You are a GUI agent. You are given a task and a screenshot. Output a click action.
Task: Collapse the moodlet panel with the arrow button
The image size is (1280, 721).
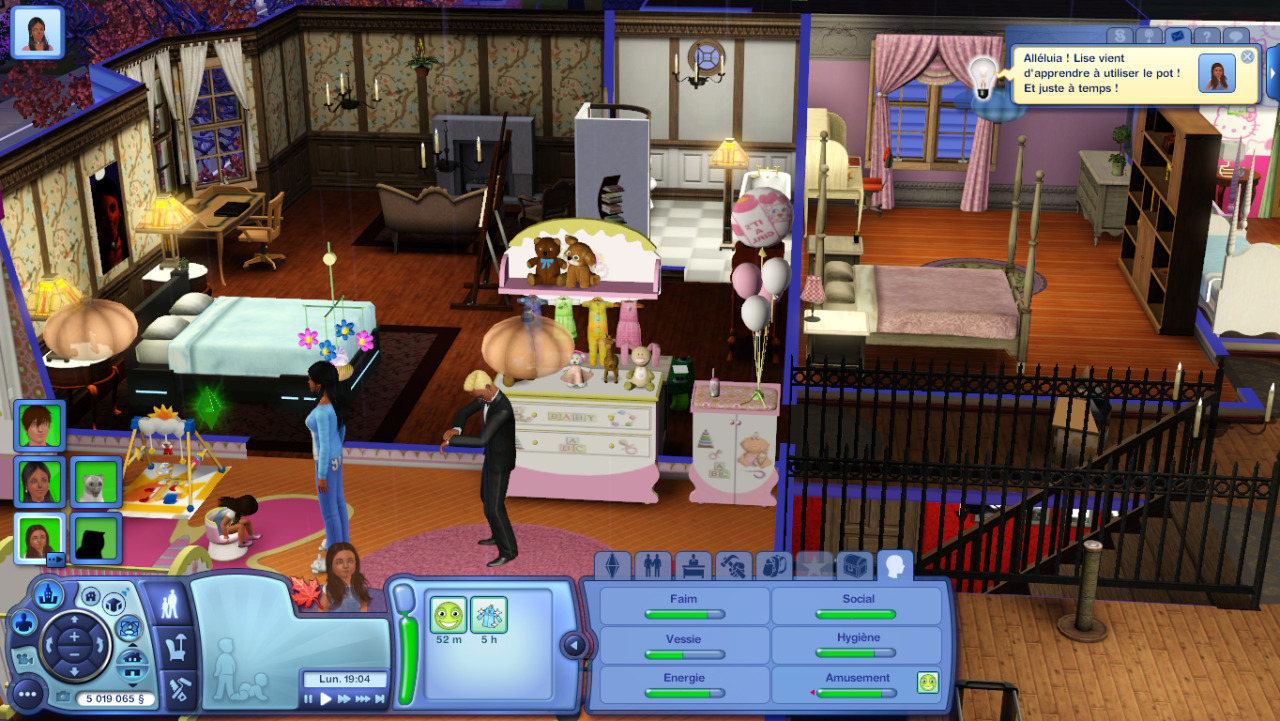[x=574, y=646]
